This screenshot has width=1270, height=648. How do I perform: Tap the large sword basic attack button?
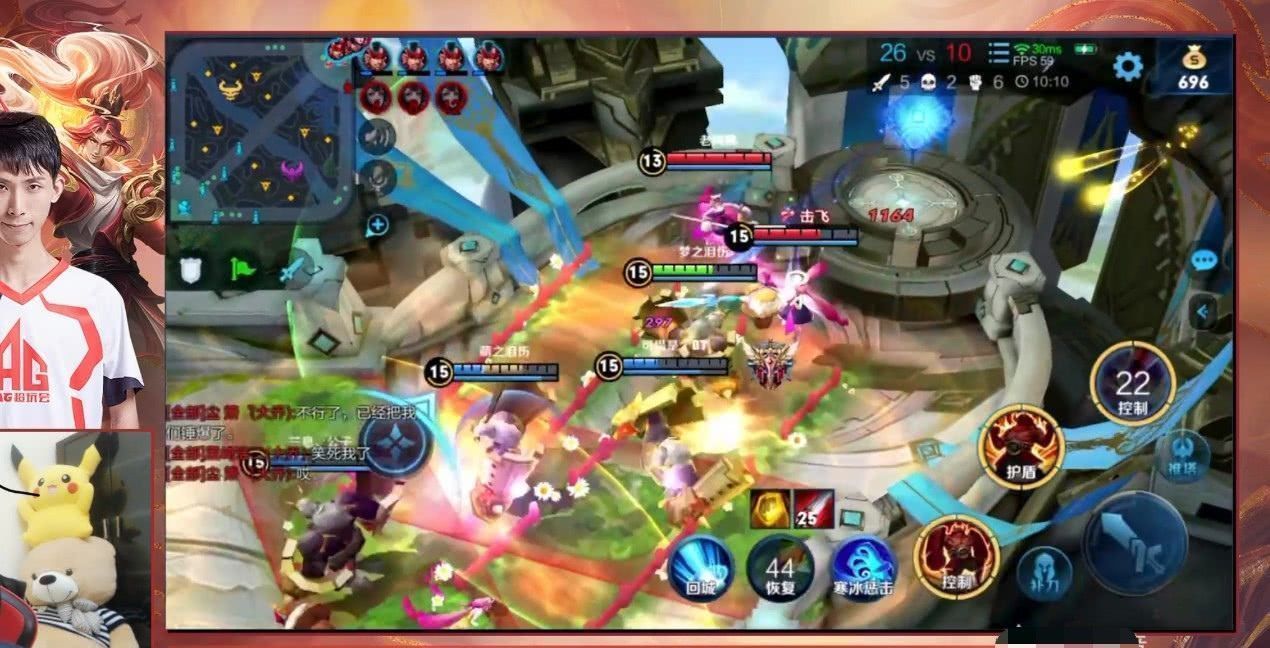1135,545
